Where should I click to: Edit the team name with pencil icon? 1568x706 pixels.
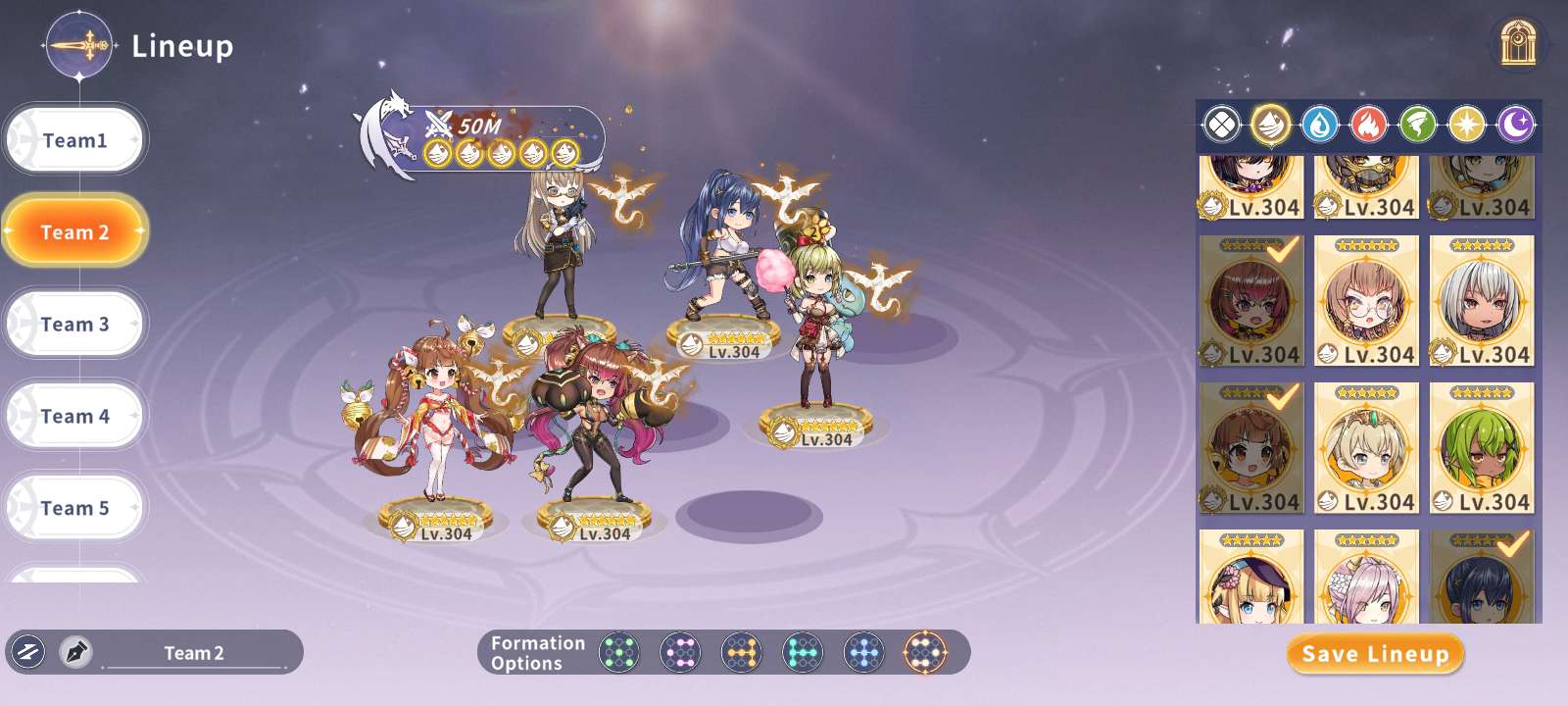75,652
